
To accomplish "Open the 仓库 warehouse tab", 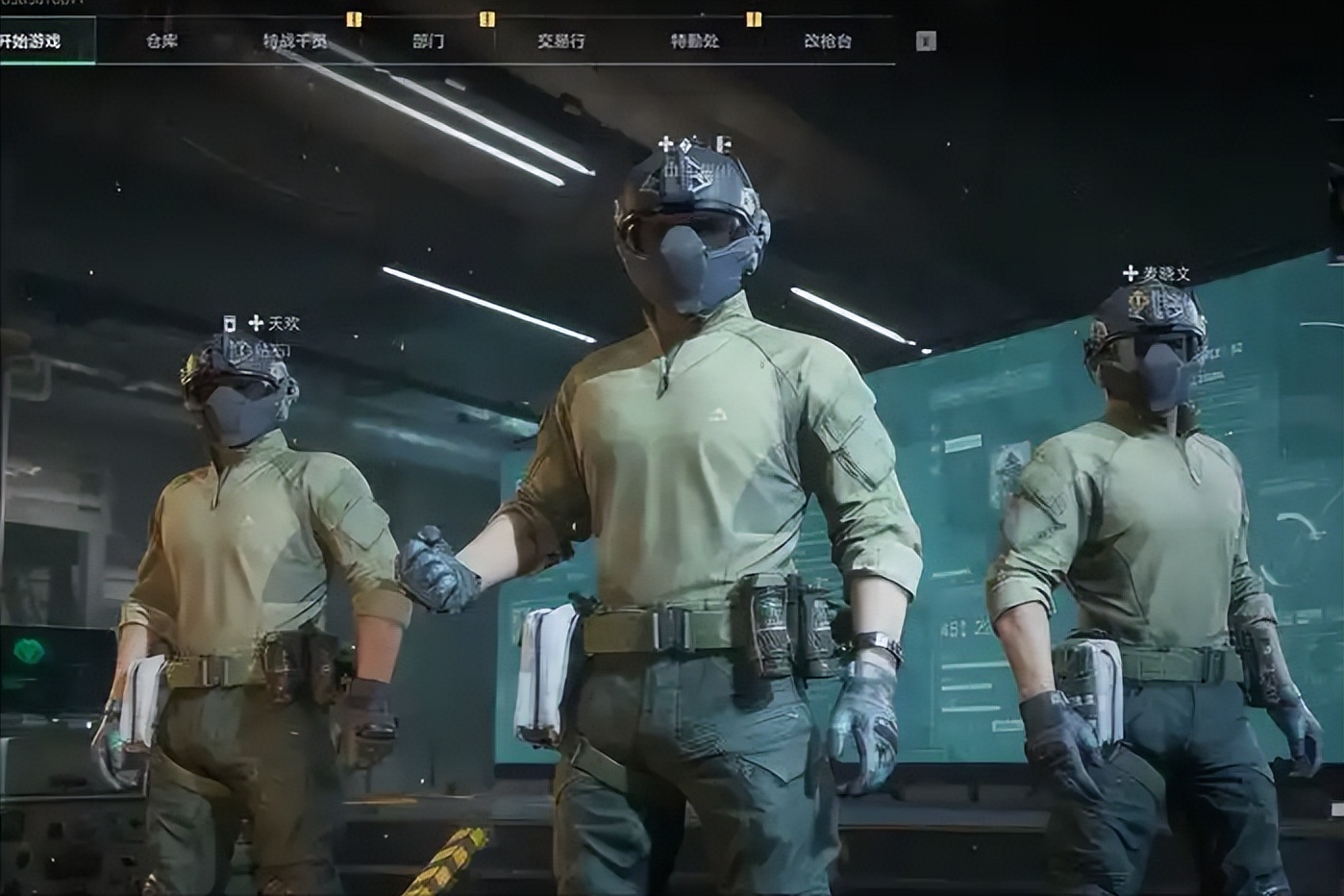I will pyautogui.click(x=162, y=41).
